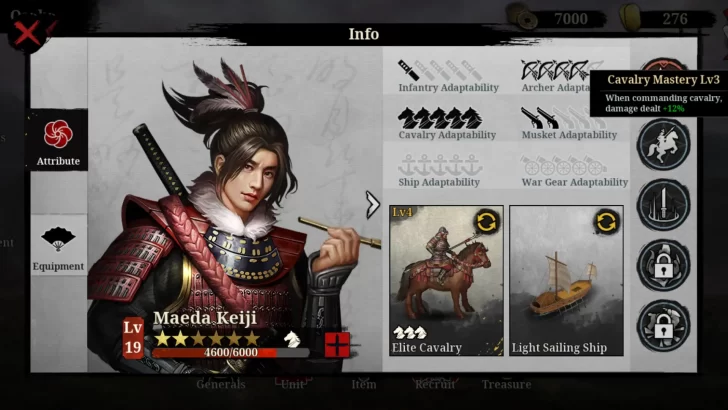Screen dimensions: 728x410
Task: Open the Treasure menu at the bottom
Action: 506,384
